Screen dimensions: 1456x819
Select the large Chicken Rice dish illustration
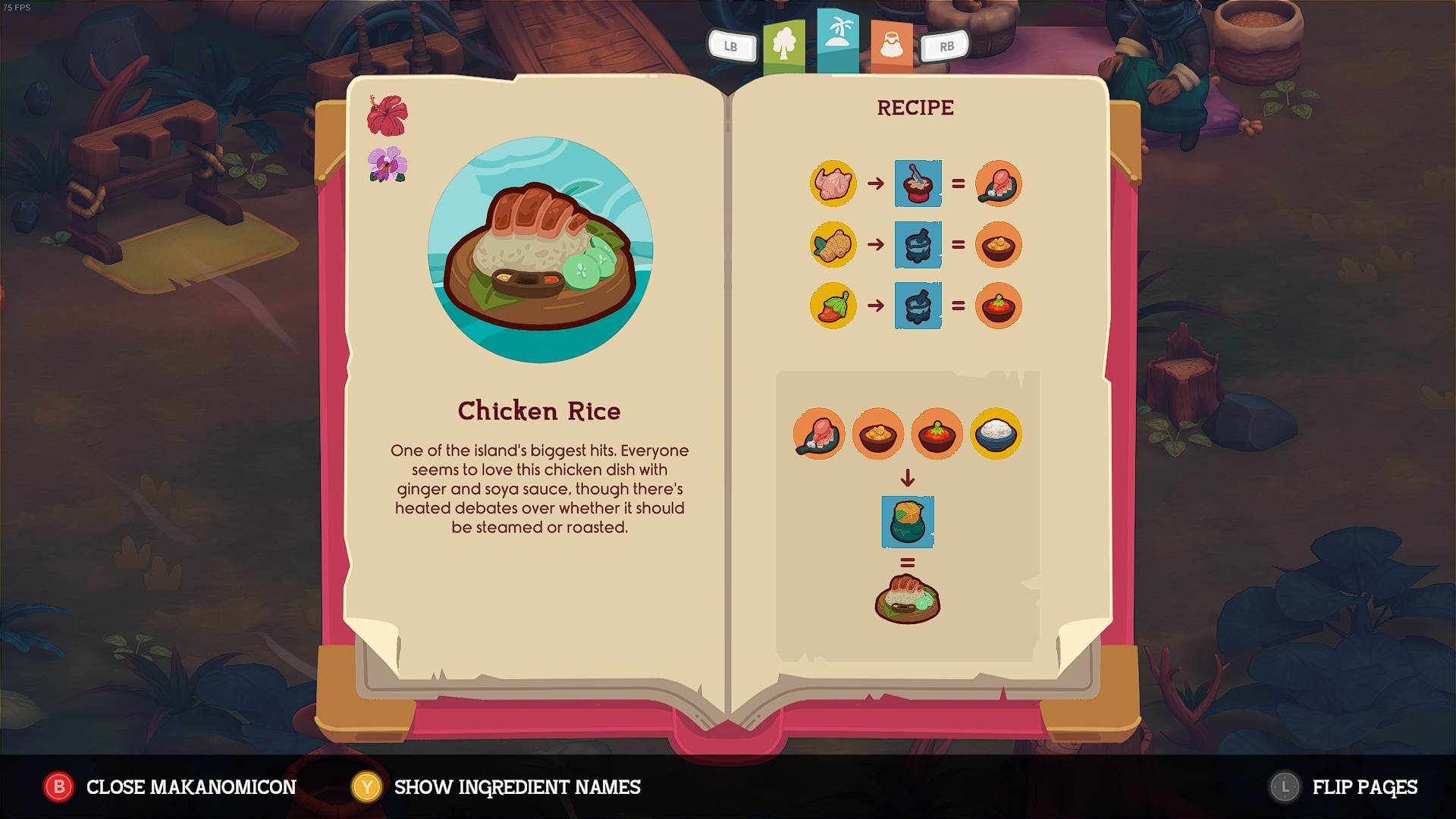(540, 250)
